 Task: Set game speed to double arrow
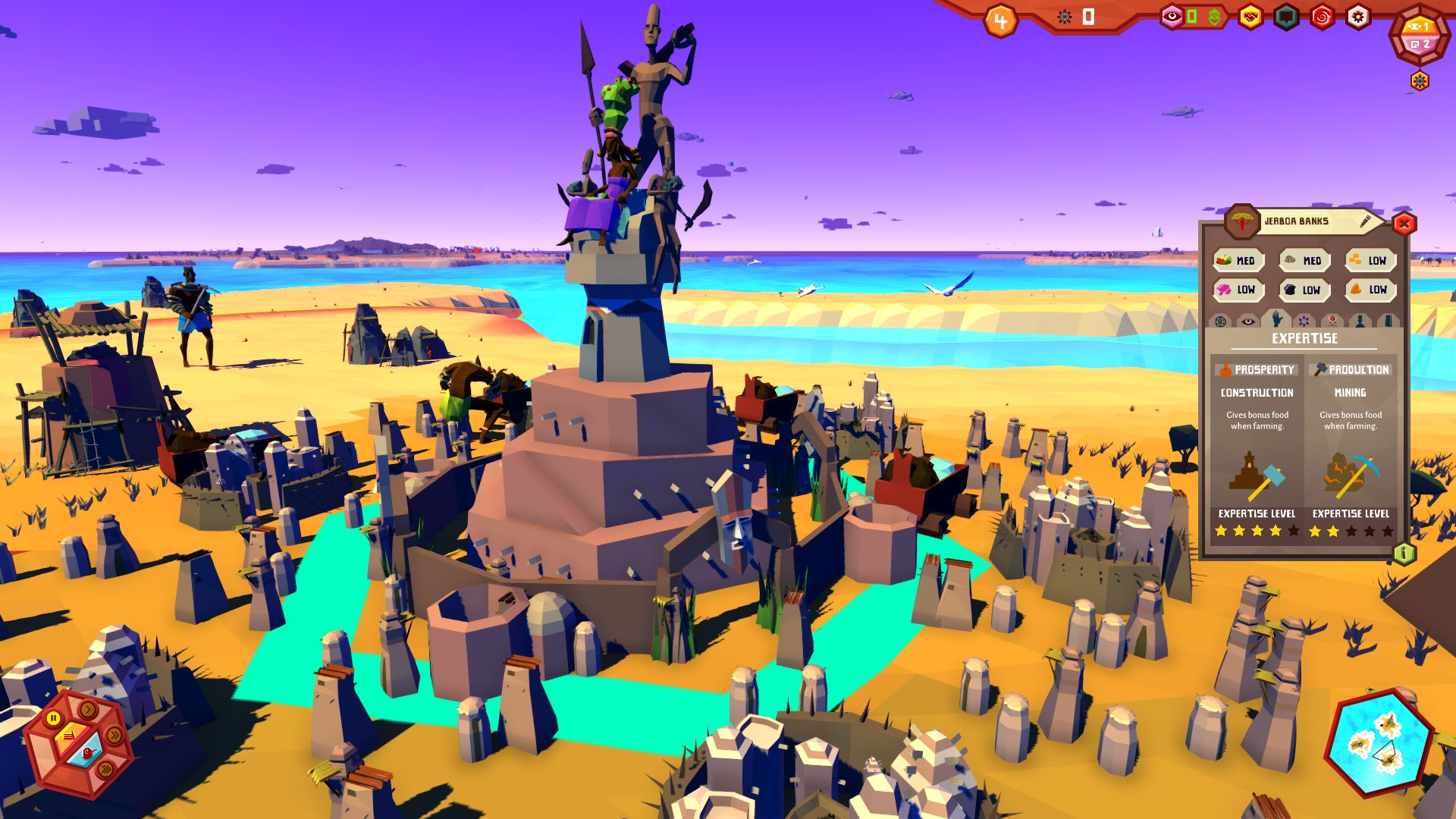[115, 735]
